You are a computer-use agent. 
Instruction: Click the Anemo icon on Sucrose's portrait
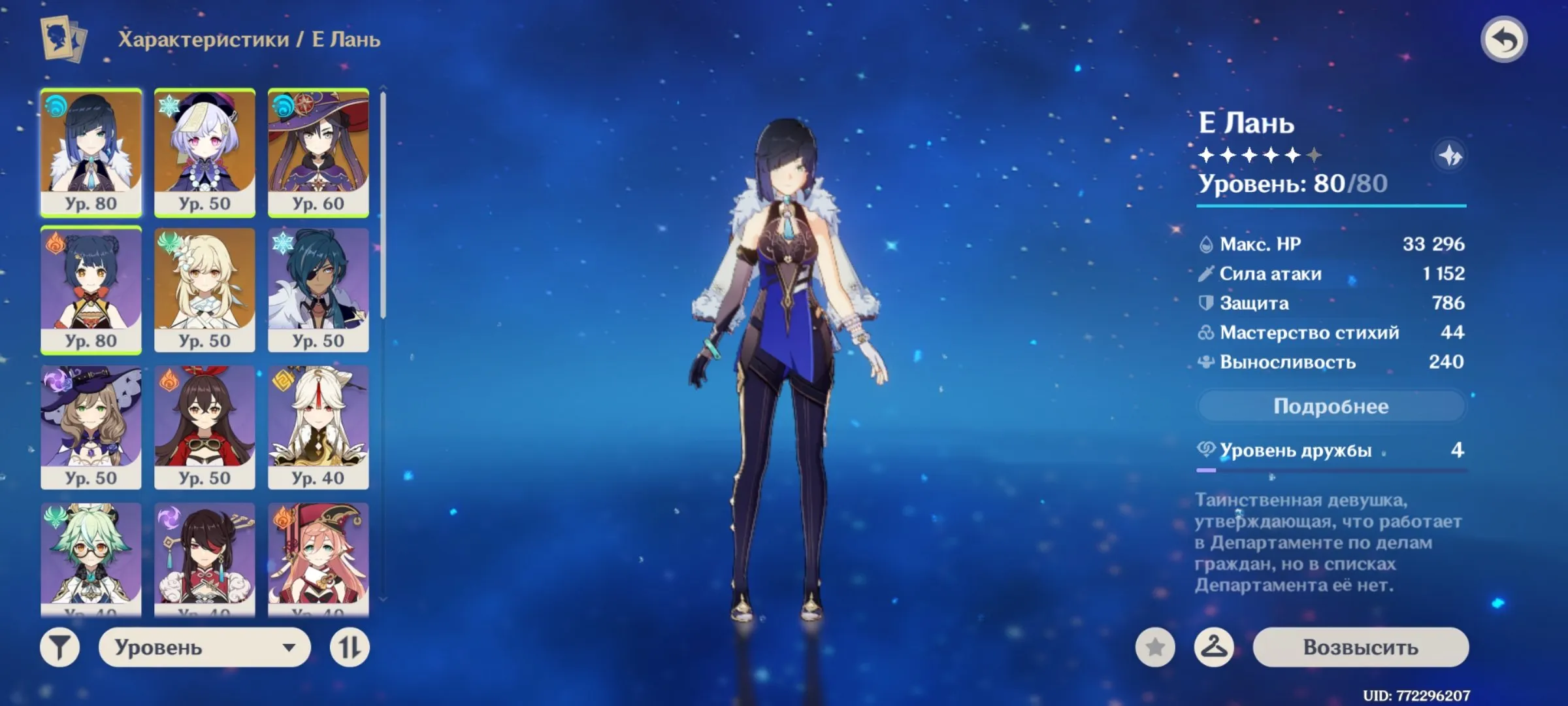pyautogui.click(x=54, y=516)
